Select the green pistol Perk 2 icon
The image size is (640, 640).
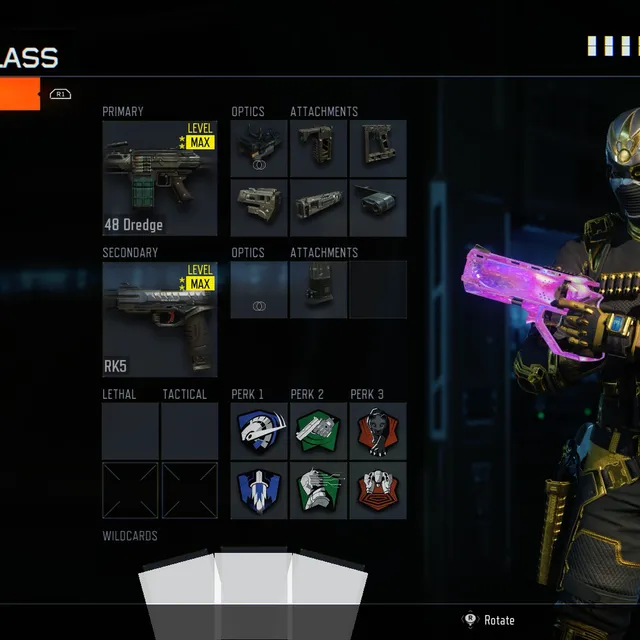[318, 431]
